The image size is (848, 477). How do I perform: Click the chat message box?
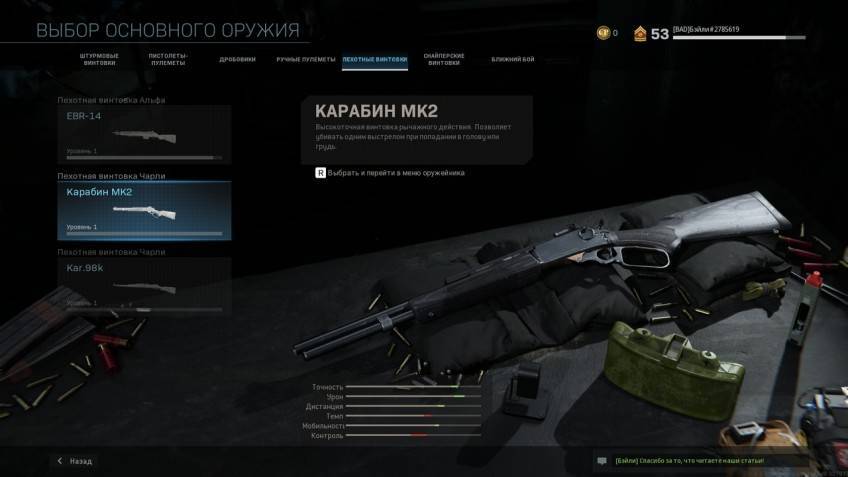700,461
